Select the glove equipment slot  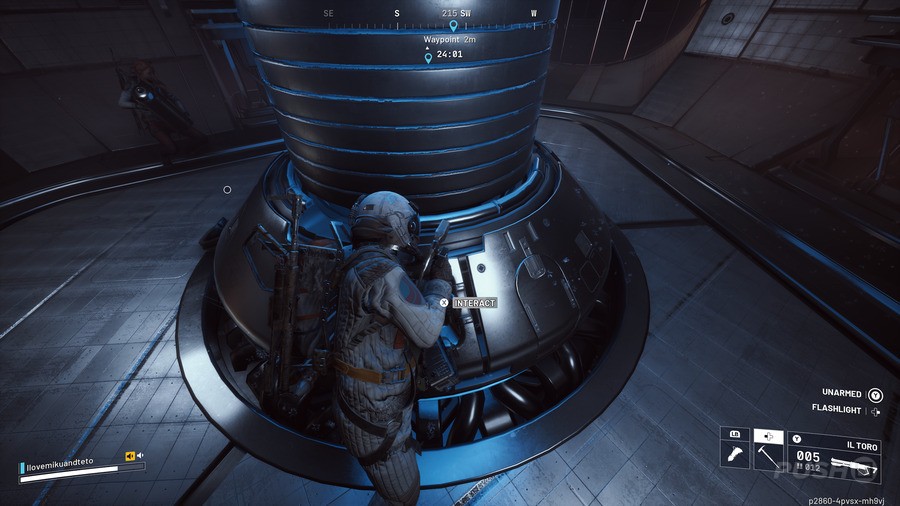735,455
